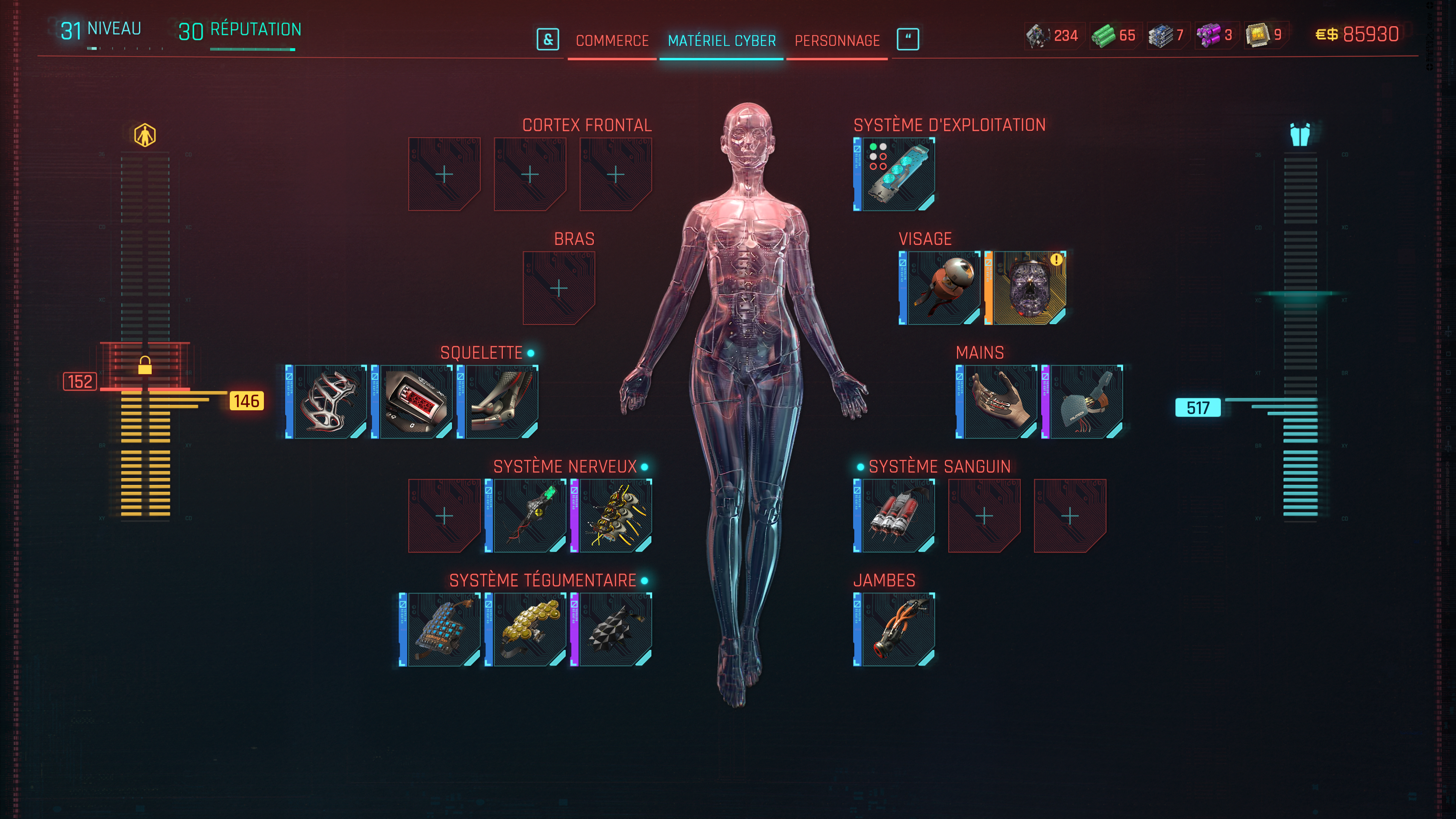The image size is (1456, 819).
Task: Select the MATÉRIEL CYBER tab
Action: pos(721,41)
